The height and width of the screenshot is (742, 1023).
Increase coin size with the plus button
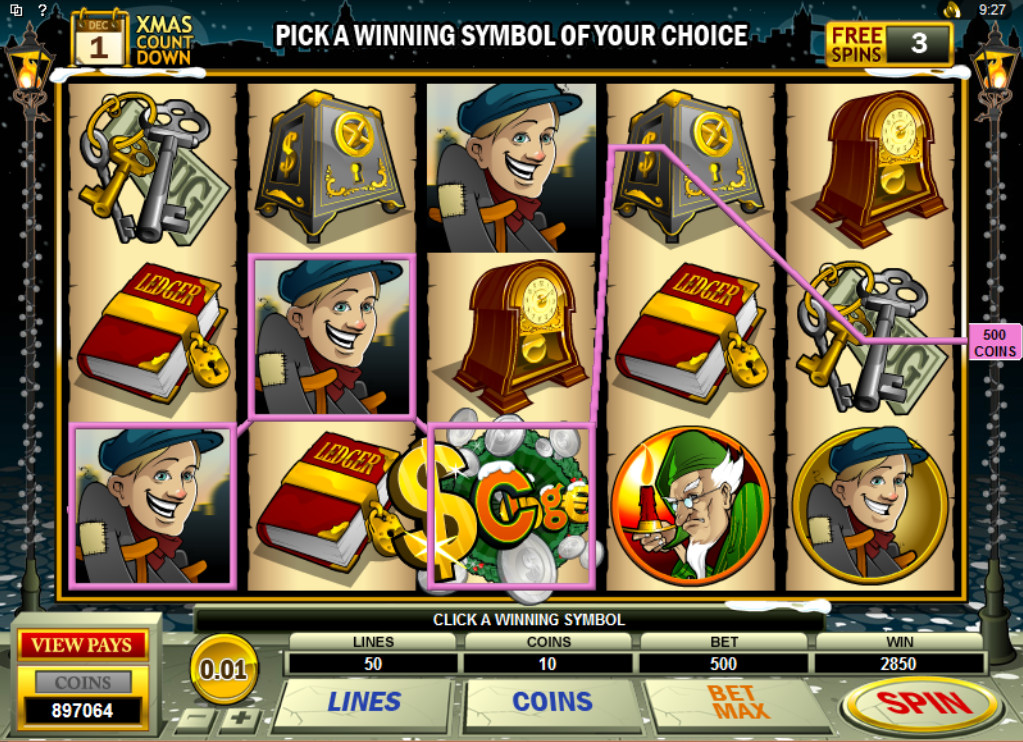[x=240, y=719]
